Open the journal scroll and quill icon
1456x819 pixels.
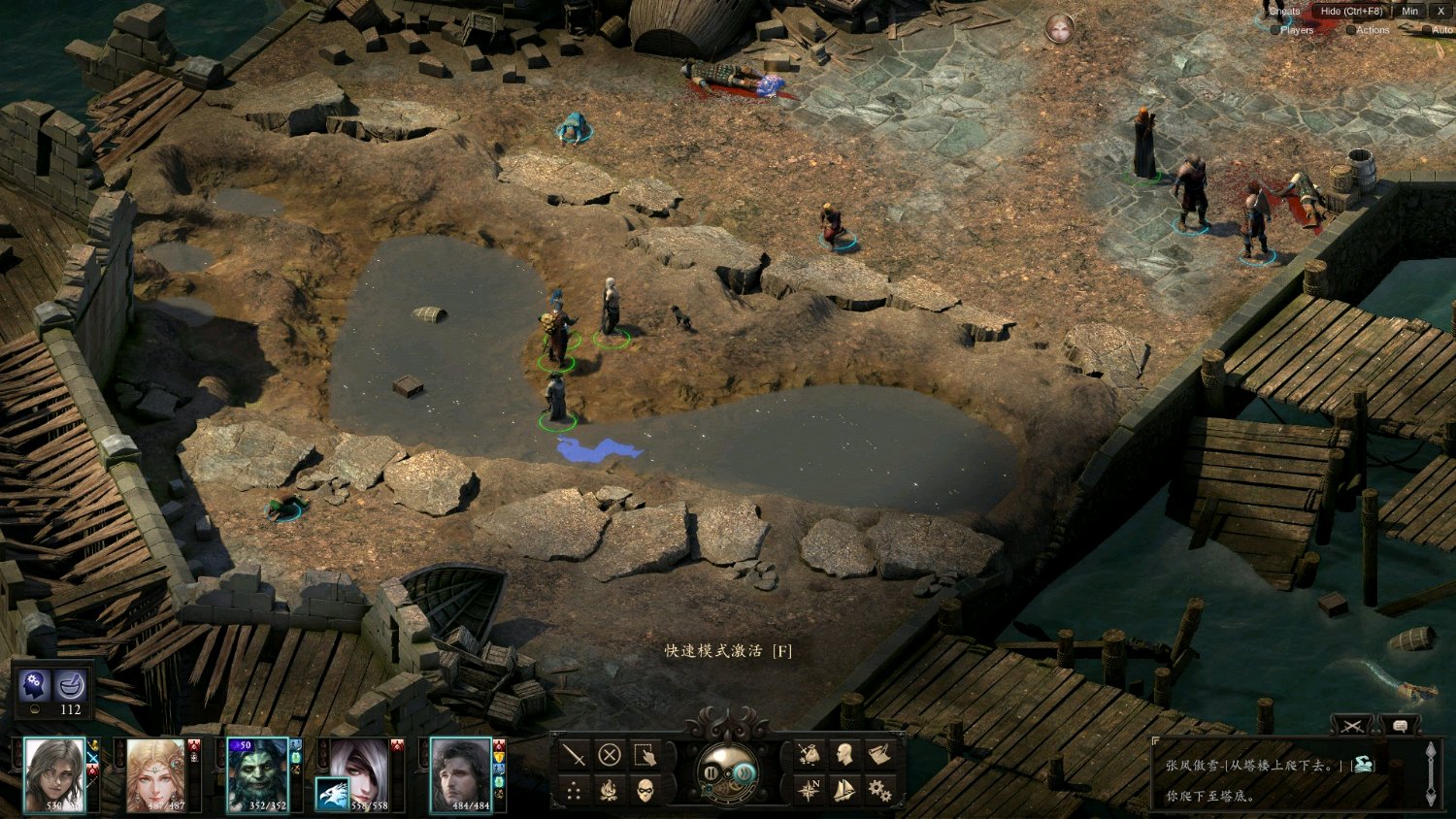[x=879, y=754]
